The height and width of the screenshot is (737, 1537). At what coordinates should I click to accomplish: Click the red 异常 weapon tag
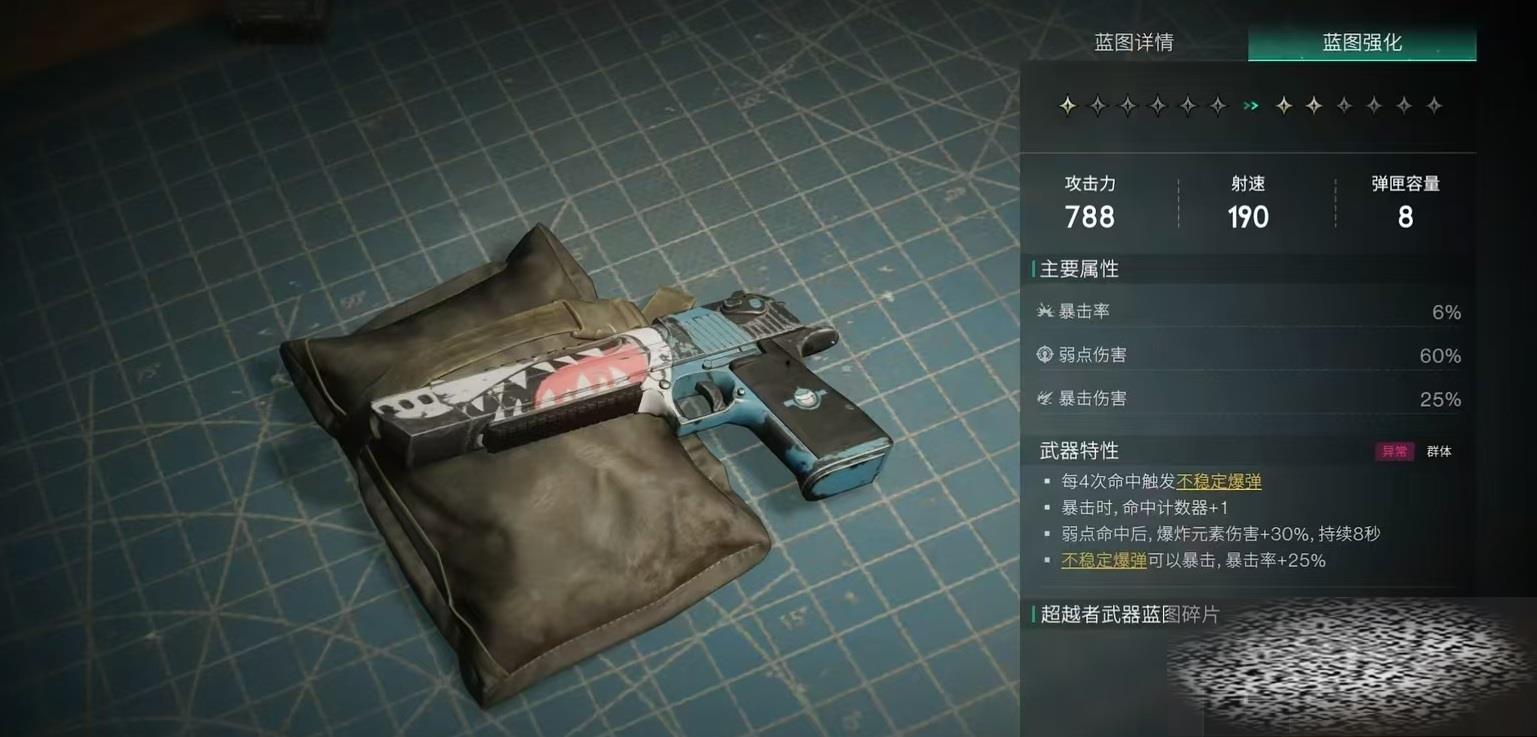pyautogui.click(x=1394, y=452)
